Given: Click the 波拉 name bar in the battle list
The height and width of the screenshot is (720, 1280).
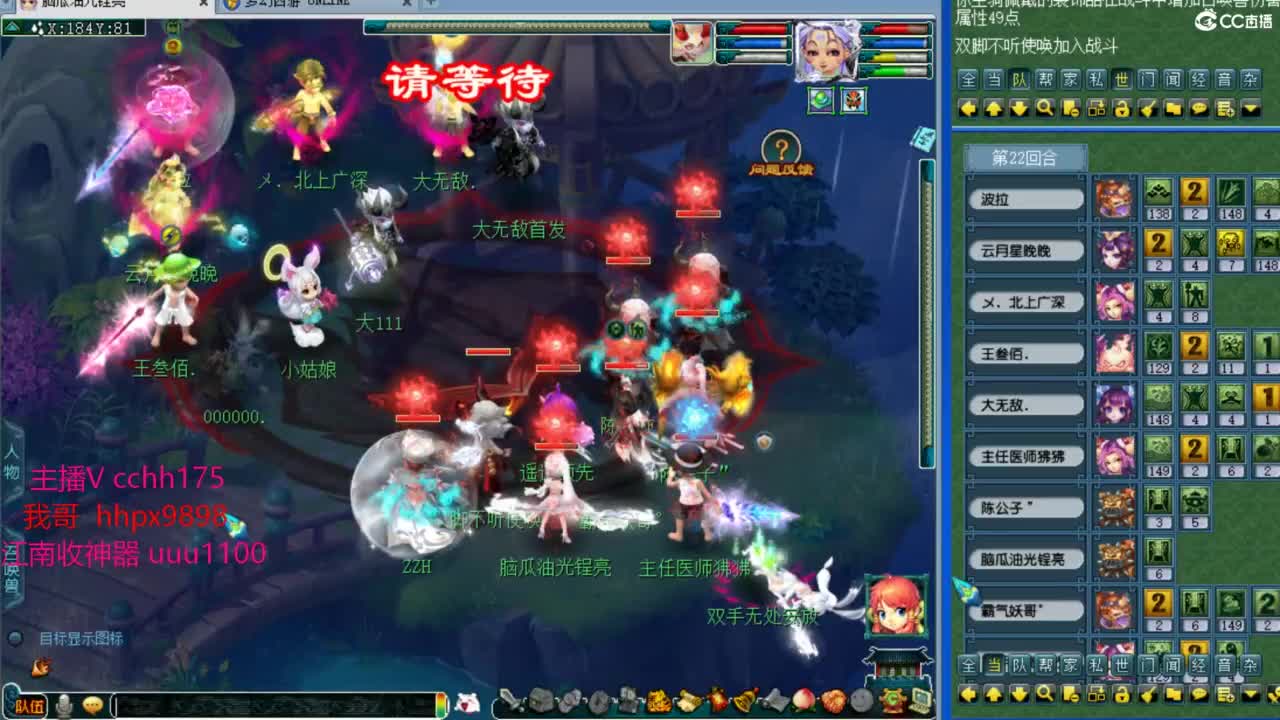Looking at the screenshot, I should tap(1028, 198).
